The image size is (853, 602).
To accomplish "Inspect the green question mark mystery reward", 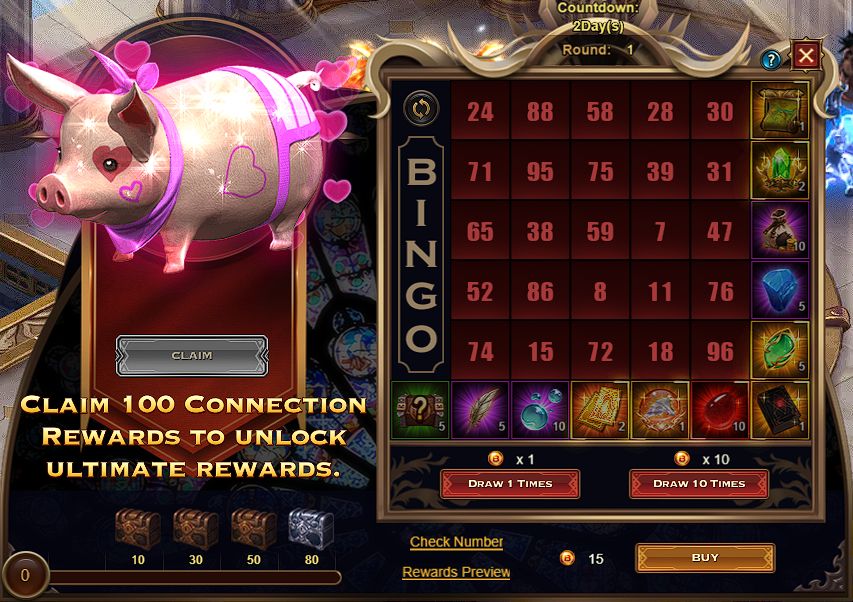I will [420, 410].
